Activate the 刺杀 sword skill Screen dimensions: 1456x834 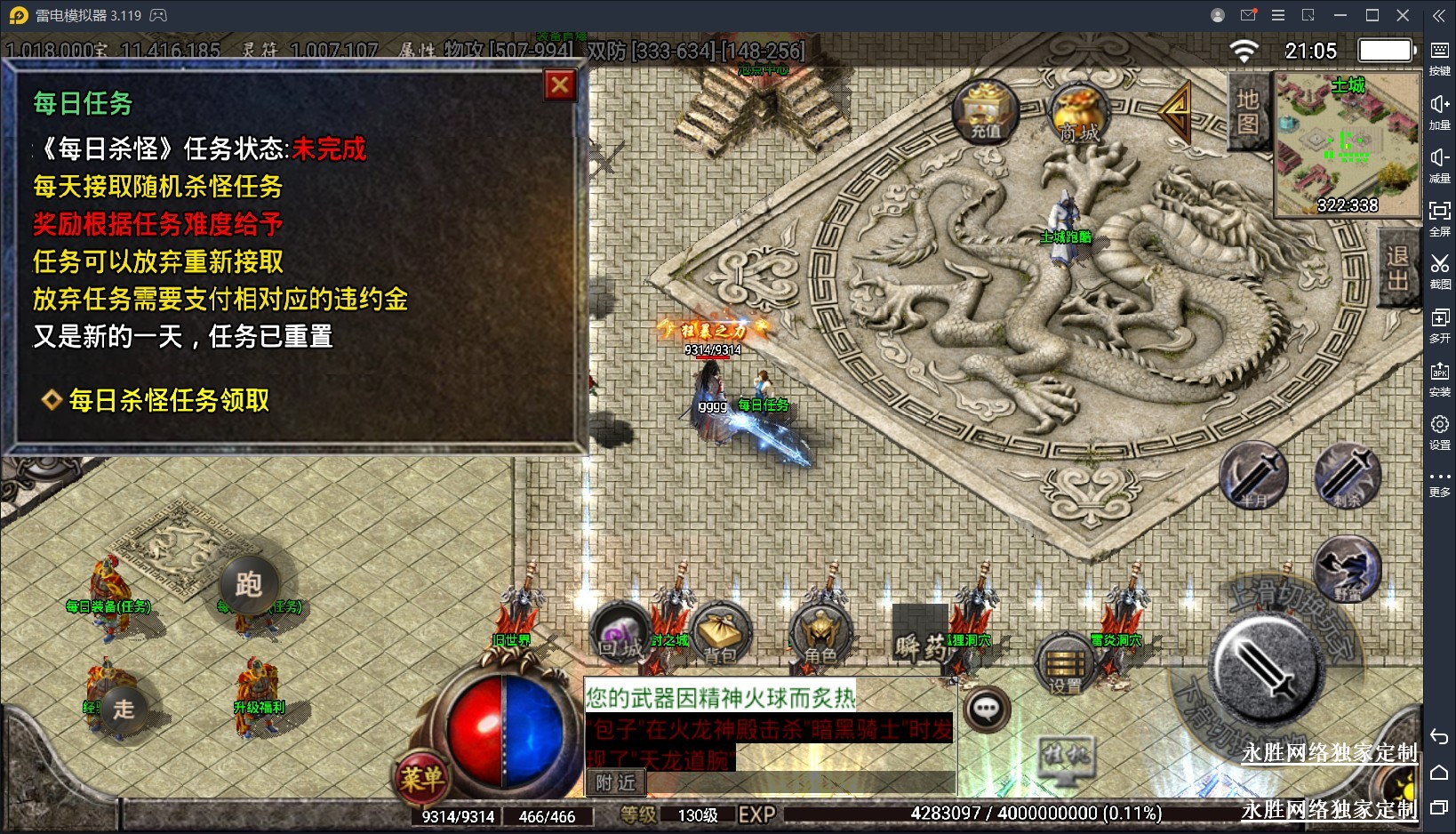tap(1348, 477)
